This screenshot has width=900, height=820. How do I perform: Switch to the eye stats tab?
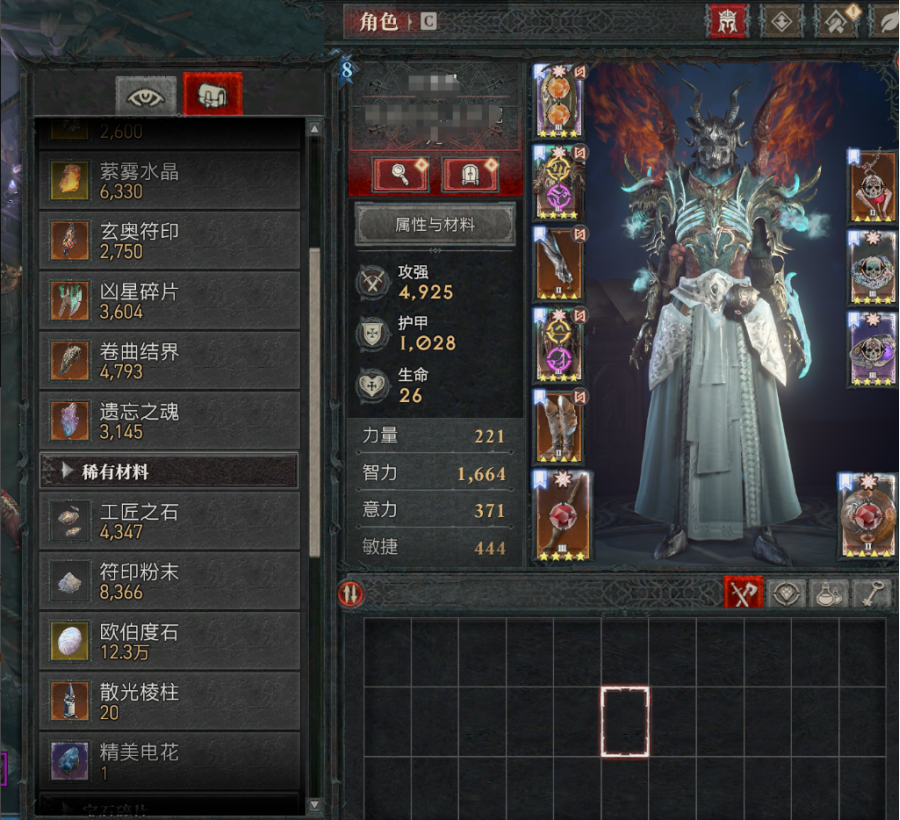tap(146, 95)
